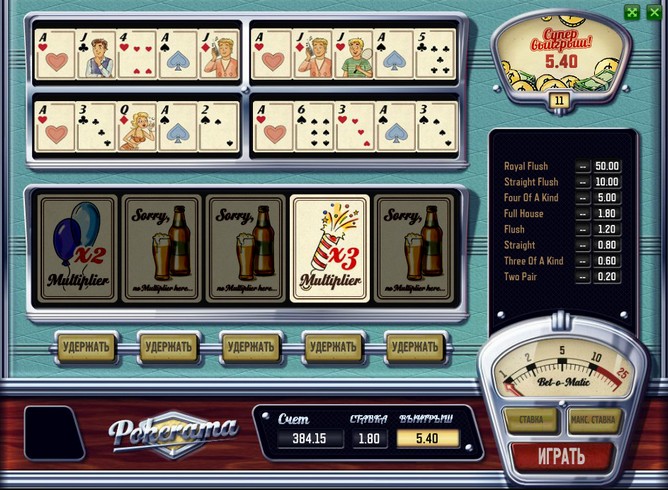Toggle fullscreen with the green arrows icon
The width and height of the screenshot is (668, 490).
[x=631, y=12]
